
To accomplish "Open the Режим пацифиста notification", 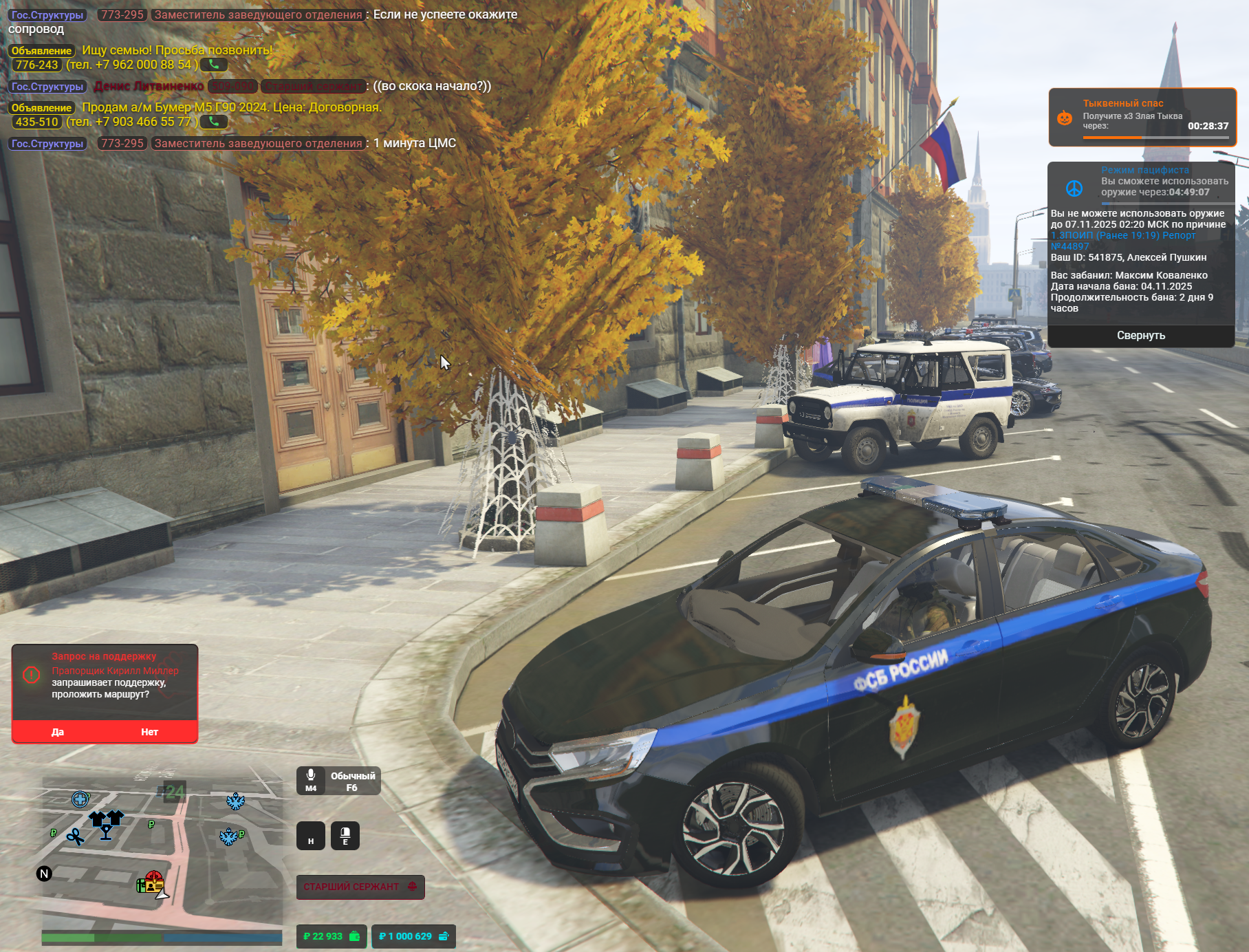I will click(x=1142, y=181).
